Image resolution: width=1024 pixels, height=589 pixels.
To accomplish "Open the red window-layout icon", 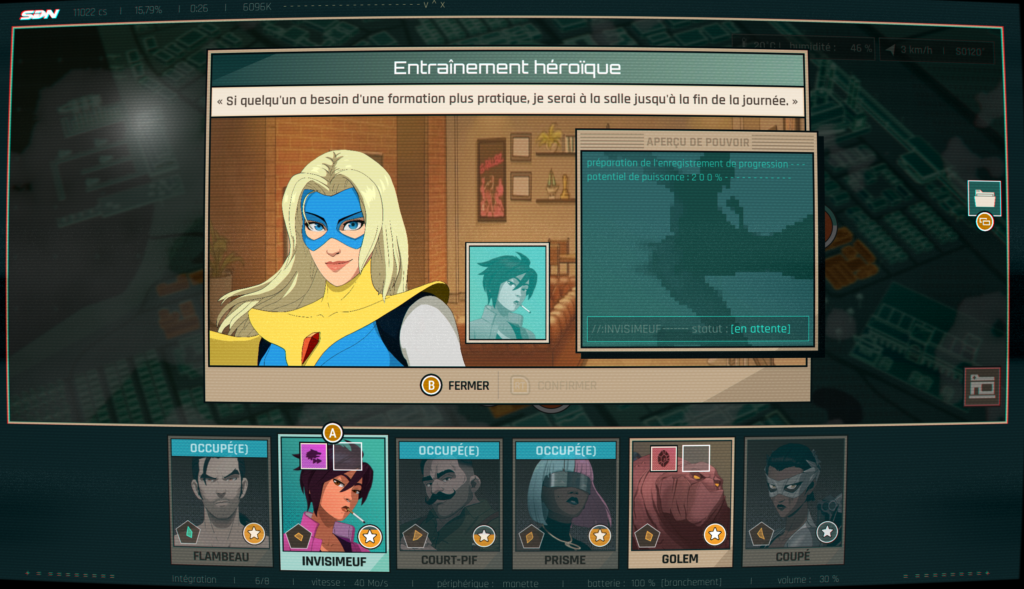I will tap(981, 386).
